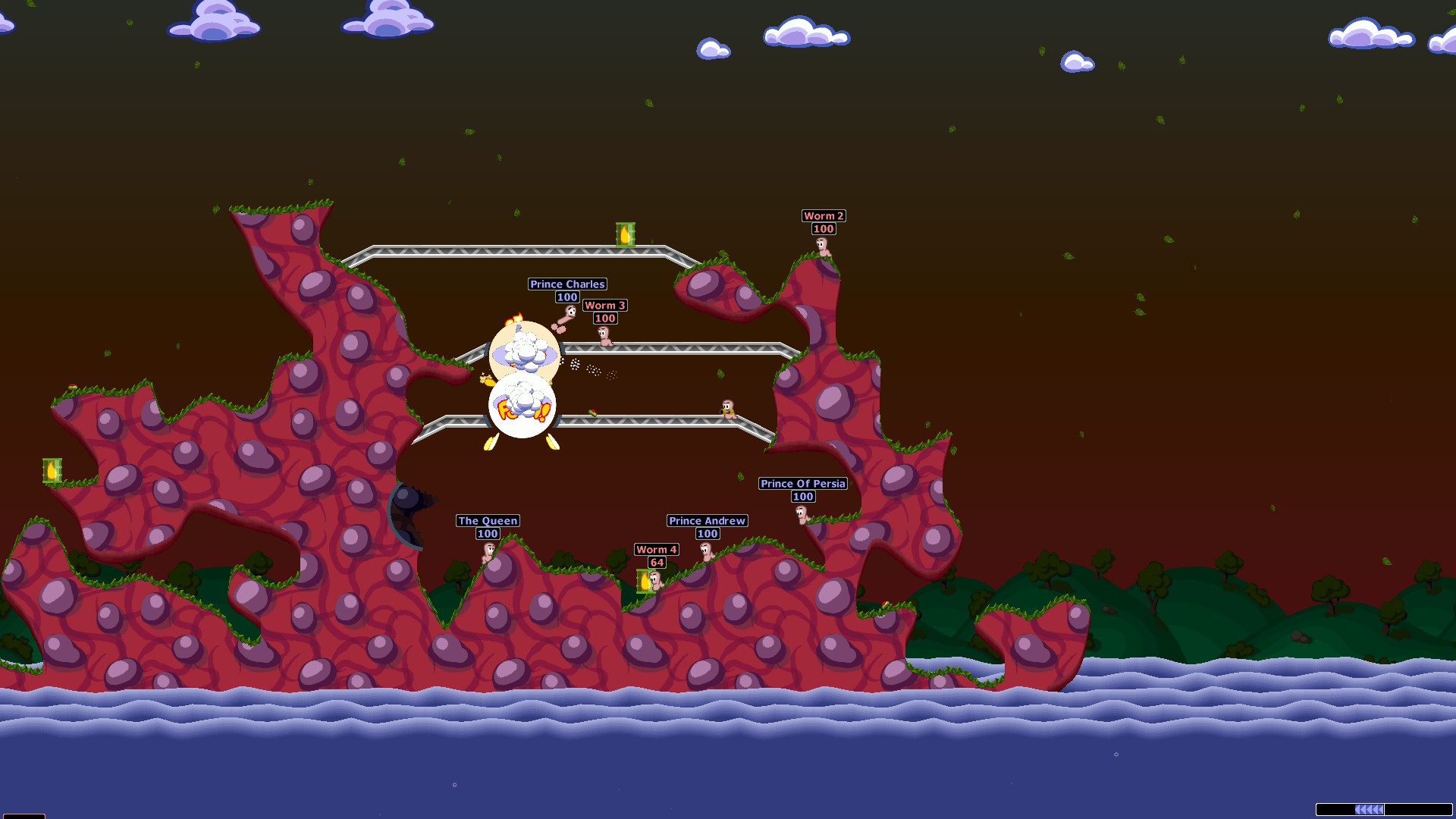Select The Queen's worm on the slope
This screenshot has height=819, width=1456.
click(489, 551)
